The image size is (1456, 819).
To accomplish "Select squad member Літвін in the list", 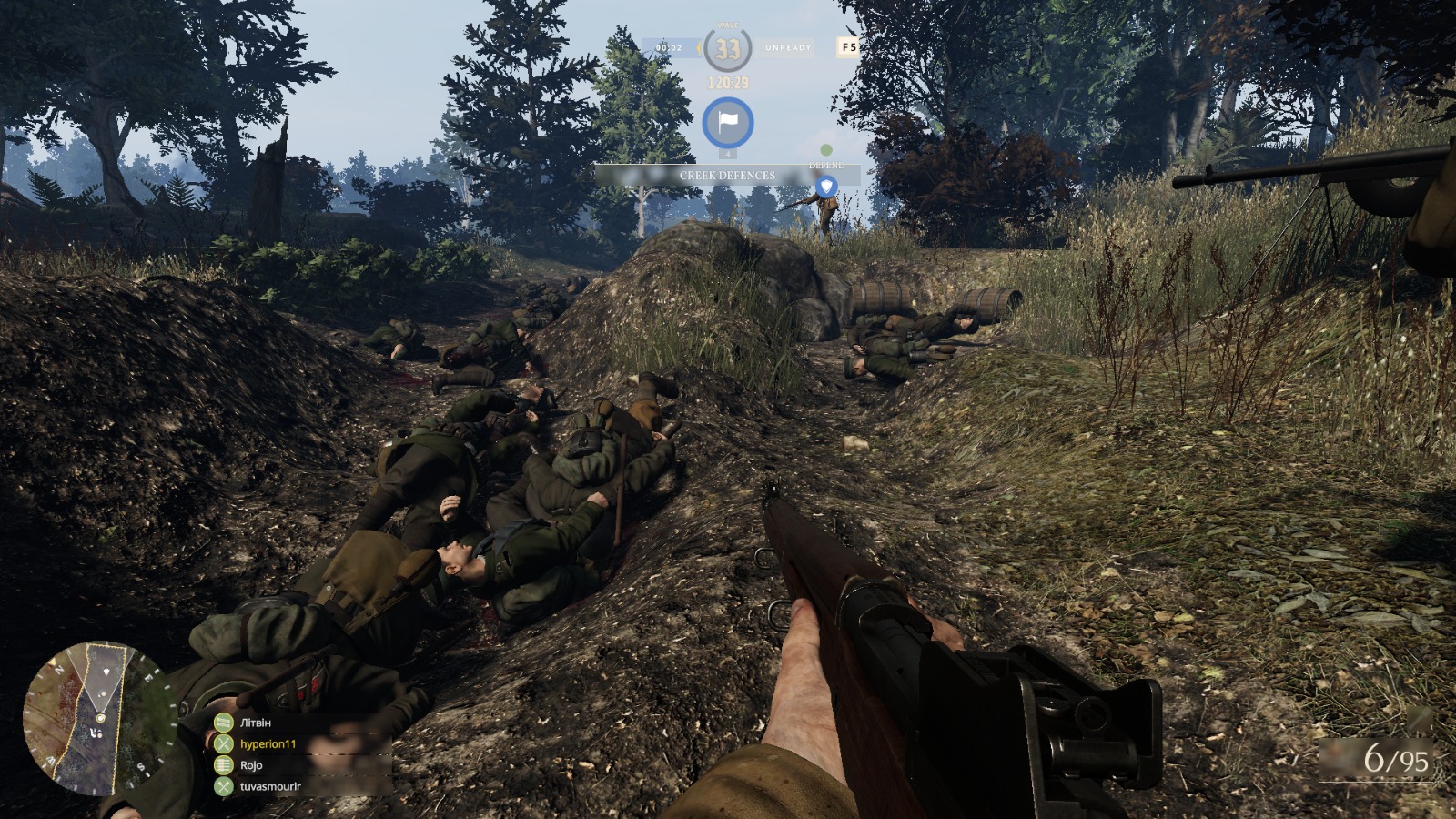I will 255,723.
